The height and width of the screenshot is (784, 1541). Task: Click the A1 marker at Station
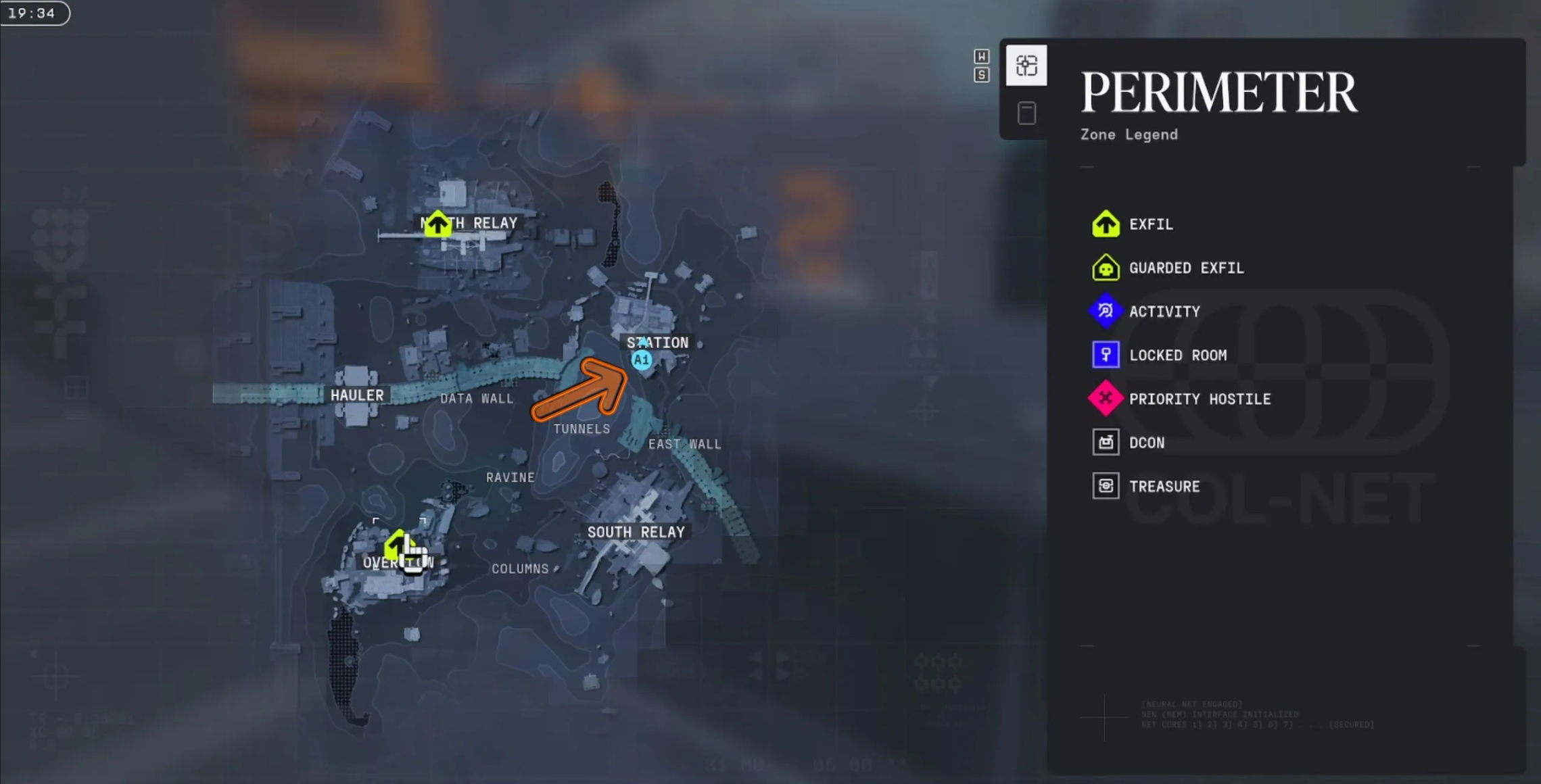click(x=641, y=360)
